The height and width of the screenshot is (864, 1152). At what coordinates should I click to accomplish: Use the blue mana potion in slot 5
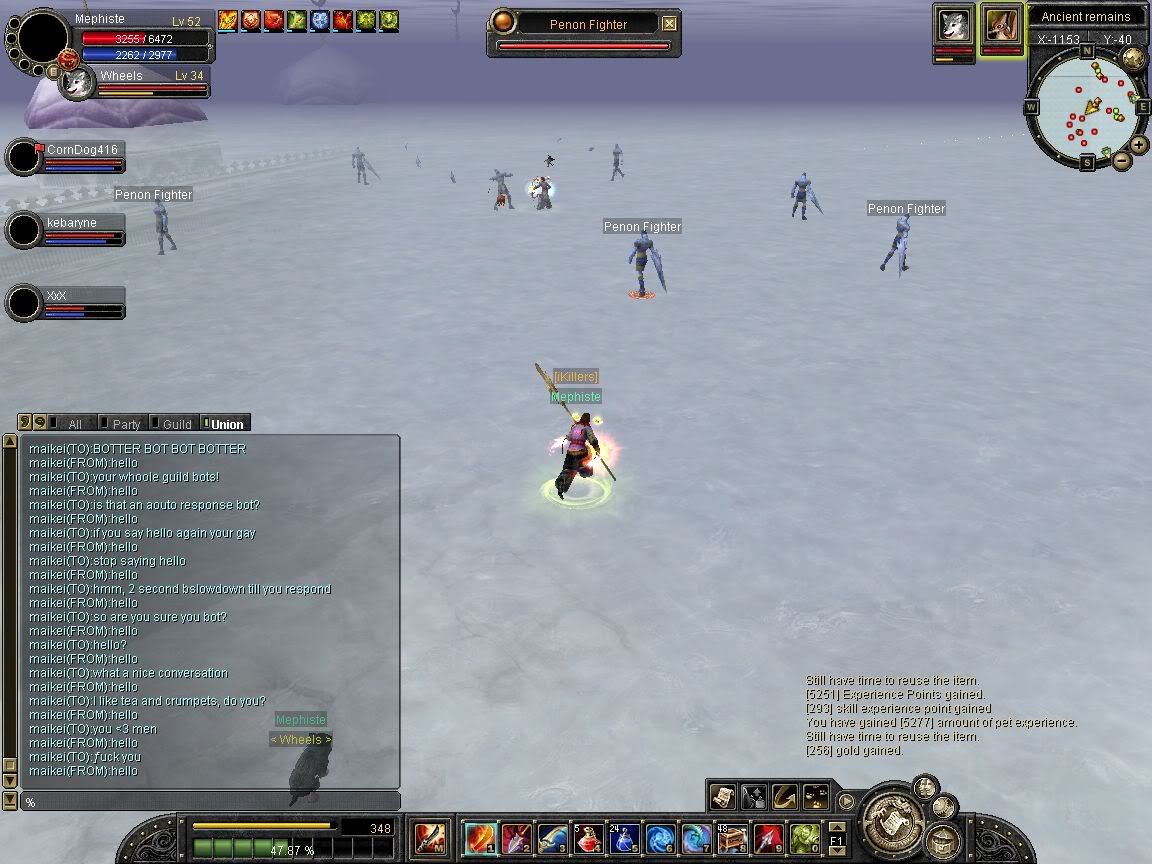(x=625, y=838)
